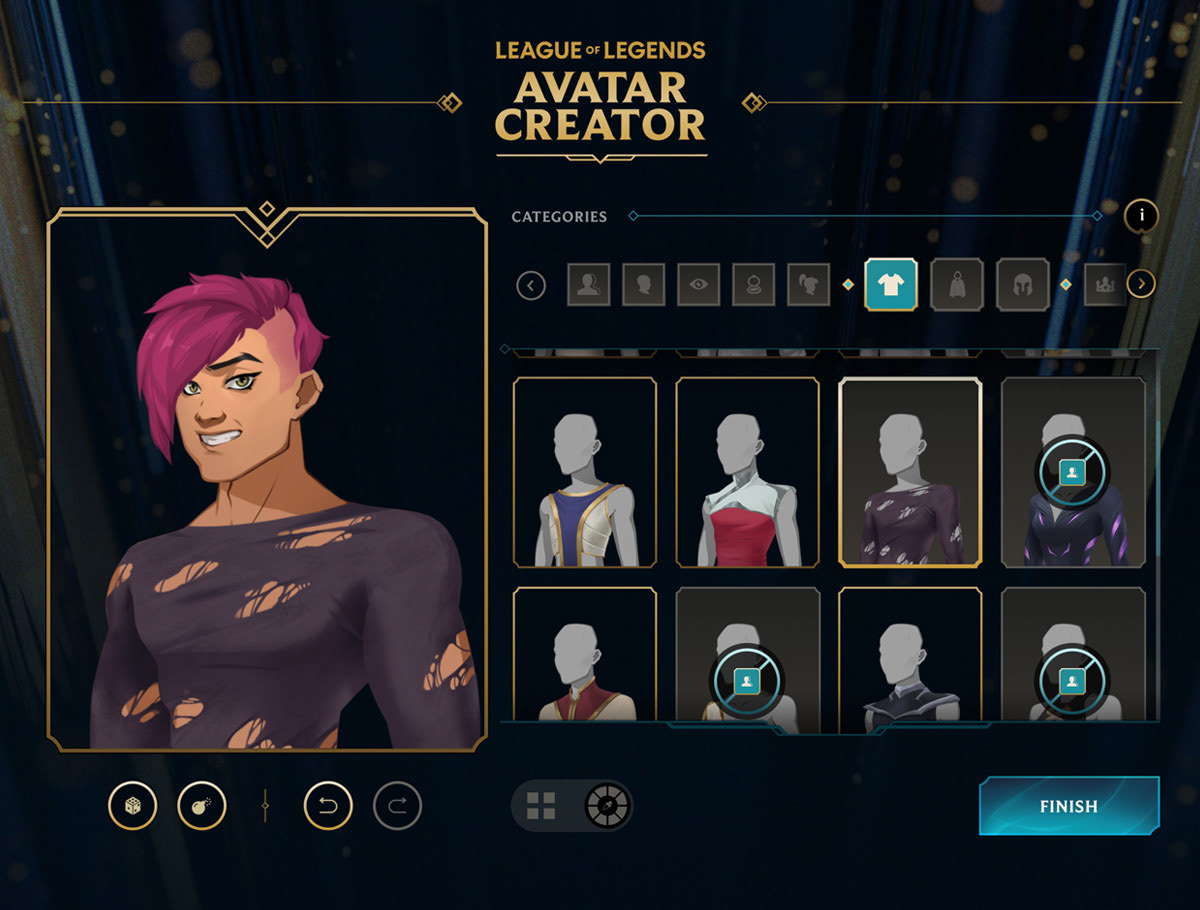Viewport: 1200px width, 910px height.
Task: Click the FINISH button
Action: [1068, 806]
